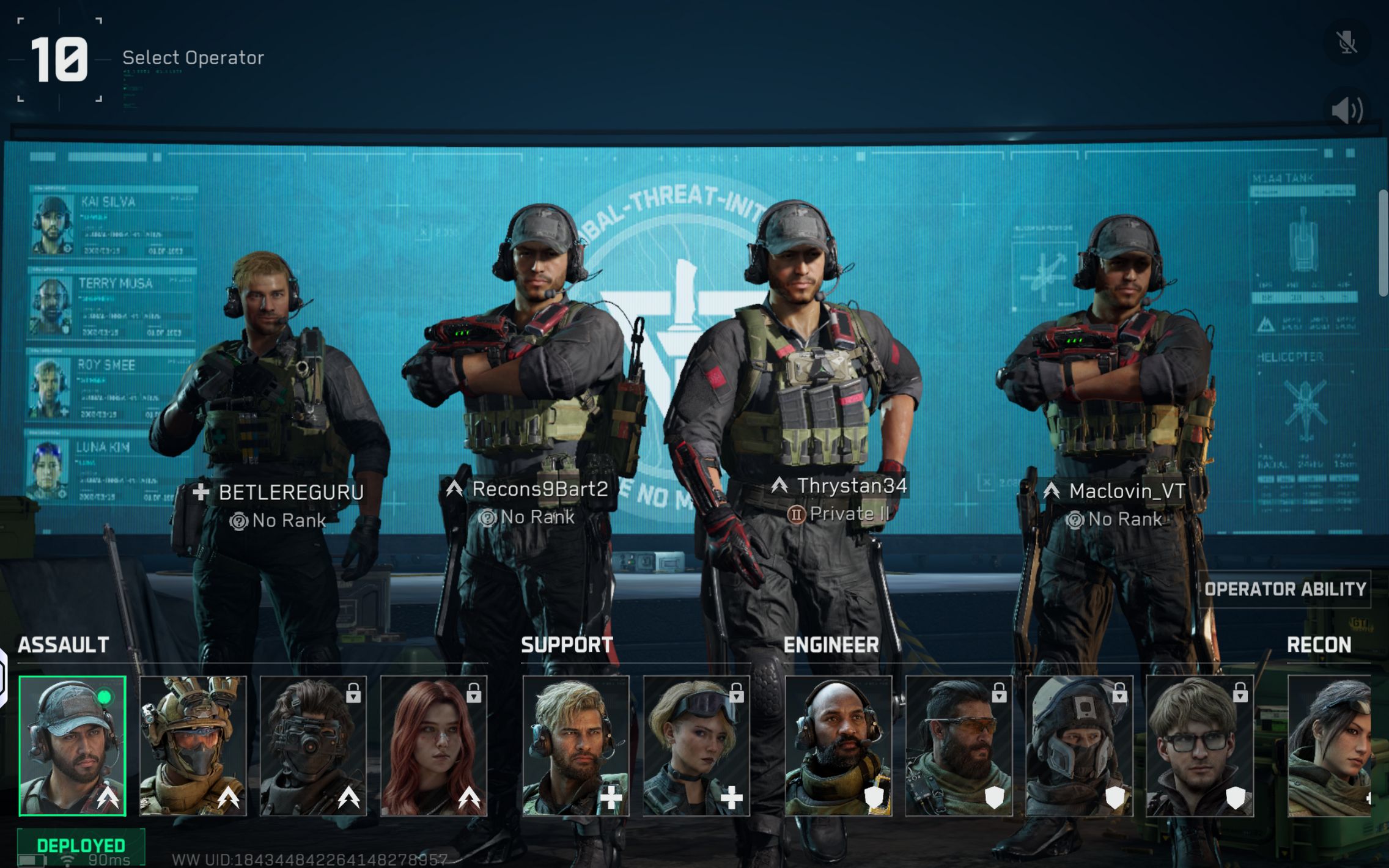Open the Operator Ability panel
1389x868 pixels.
click(1284, 589)
